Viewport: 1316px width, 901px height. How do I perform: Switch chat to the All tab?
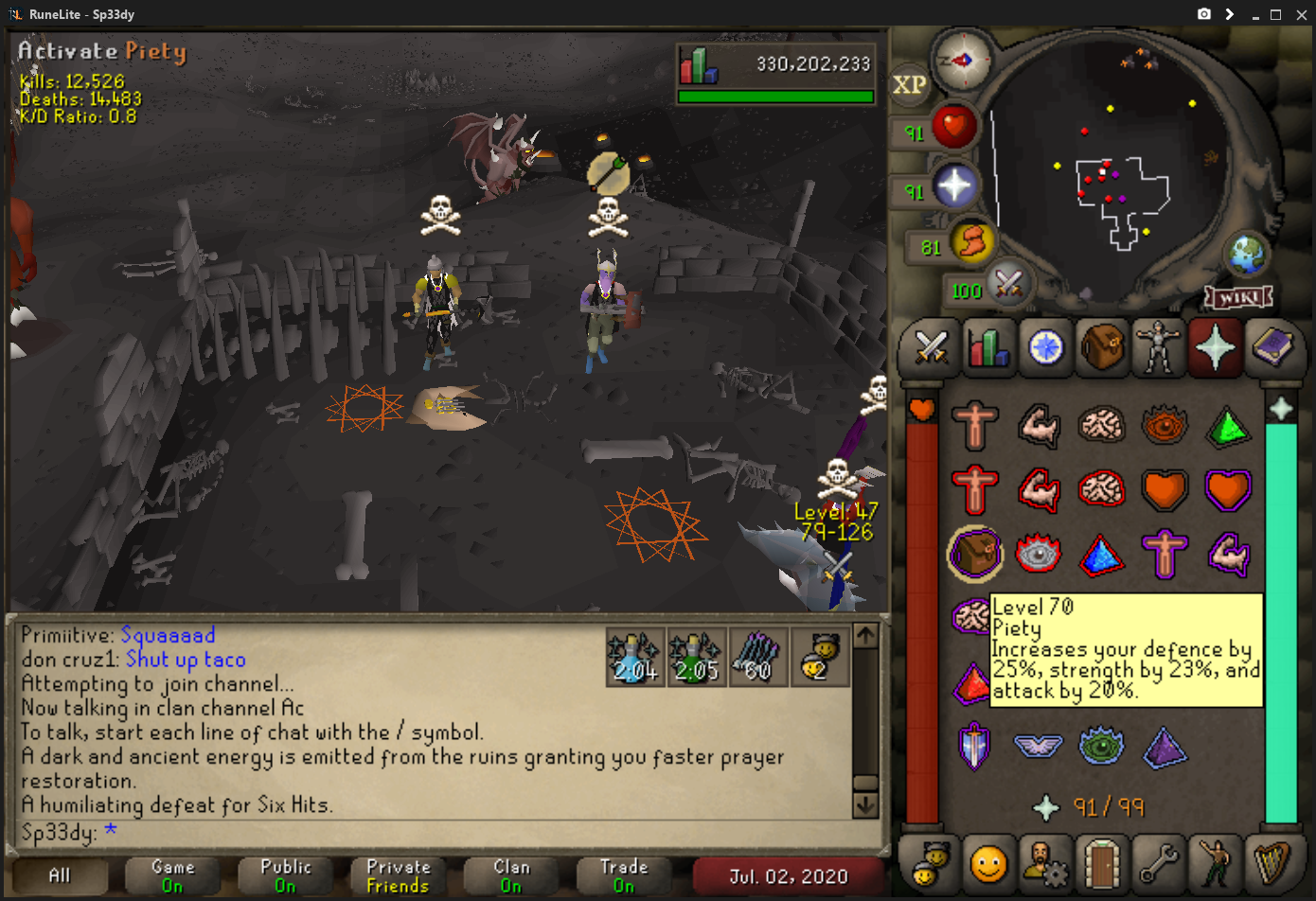tap(60, 875)
